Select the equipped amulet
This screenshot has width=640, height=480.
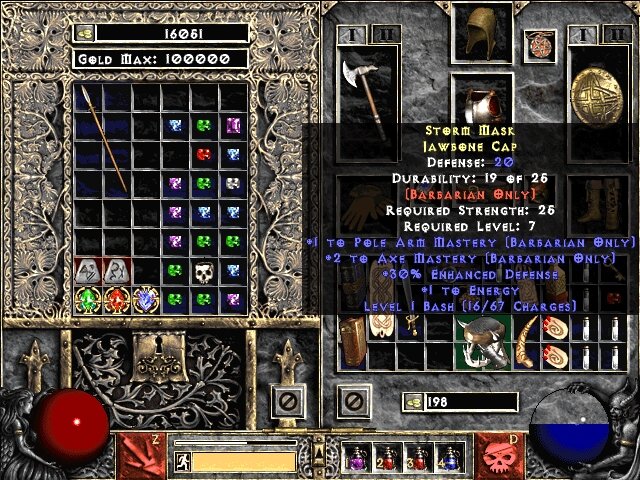pyautogui.click(x=541, y=46)
